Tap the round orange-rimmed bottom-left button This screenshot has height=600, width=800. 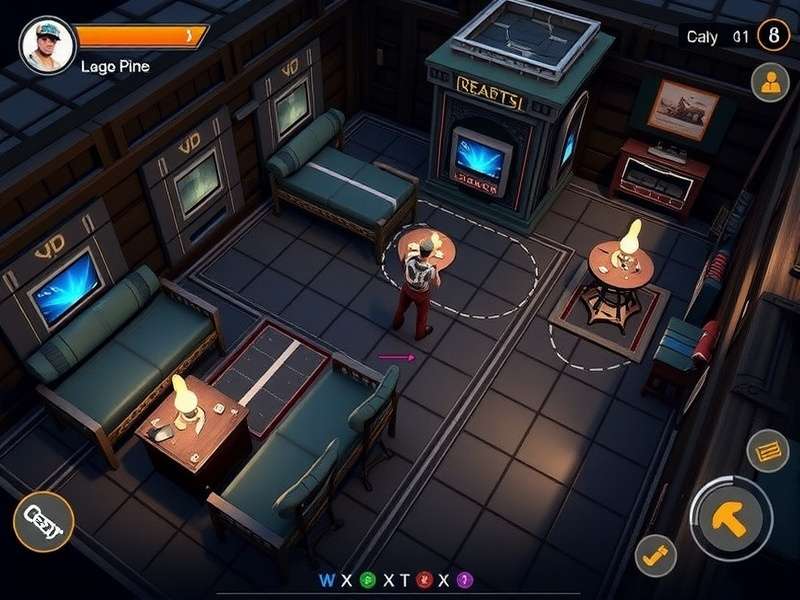43,522
